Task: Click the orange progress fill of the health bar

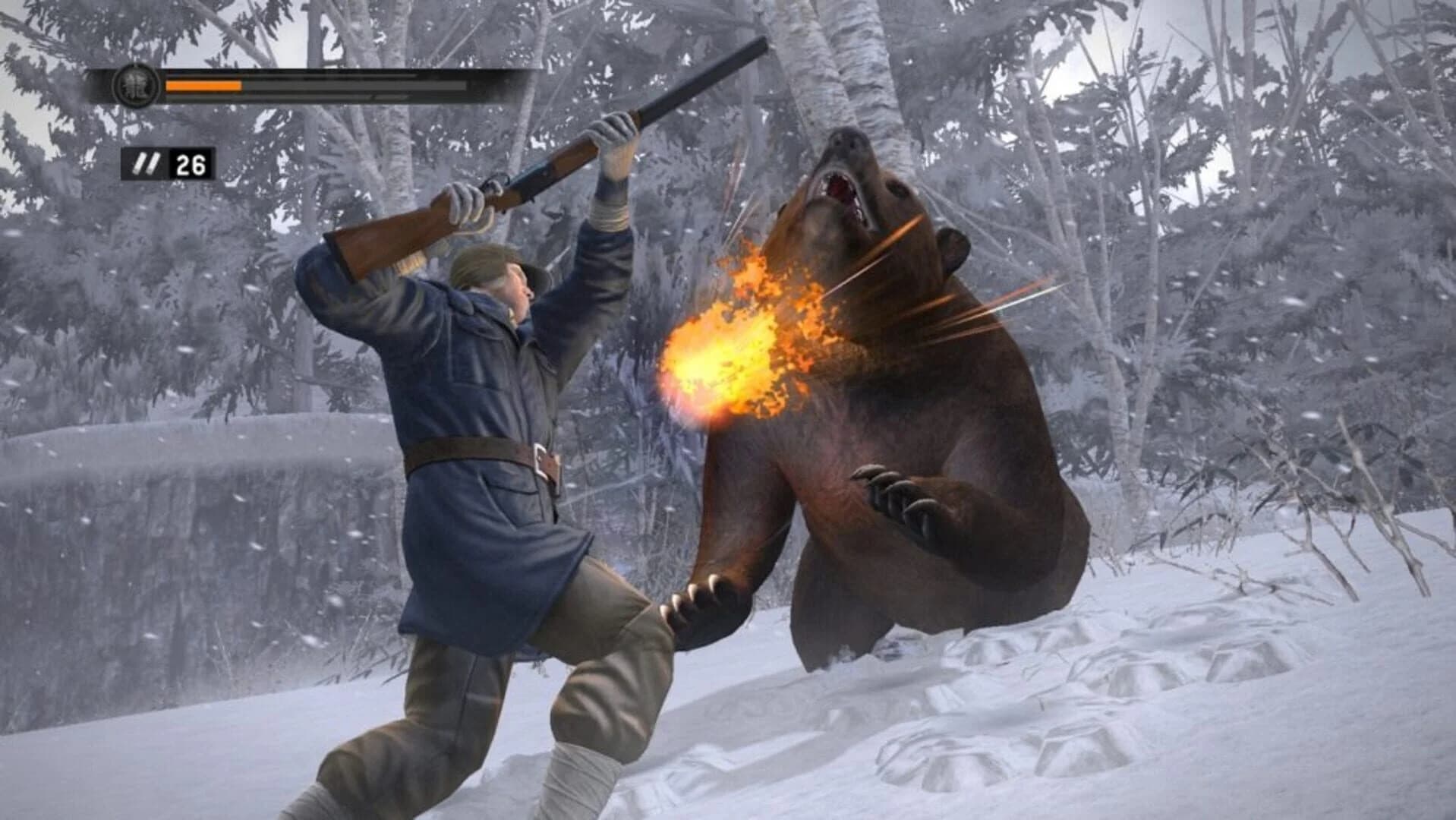Action: point(204,86)
